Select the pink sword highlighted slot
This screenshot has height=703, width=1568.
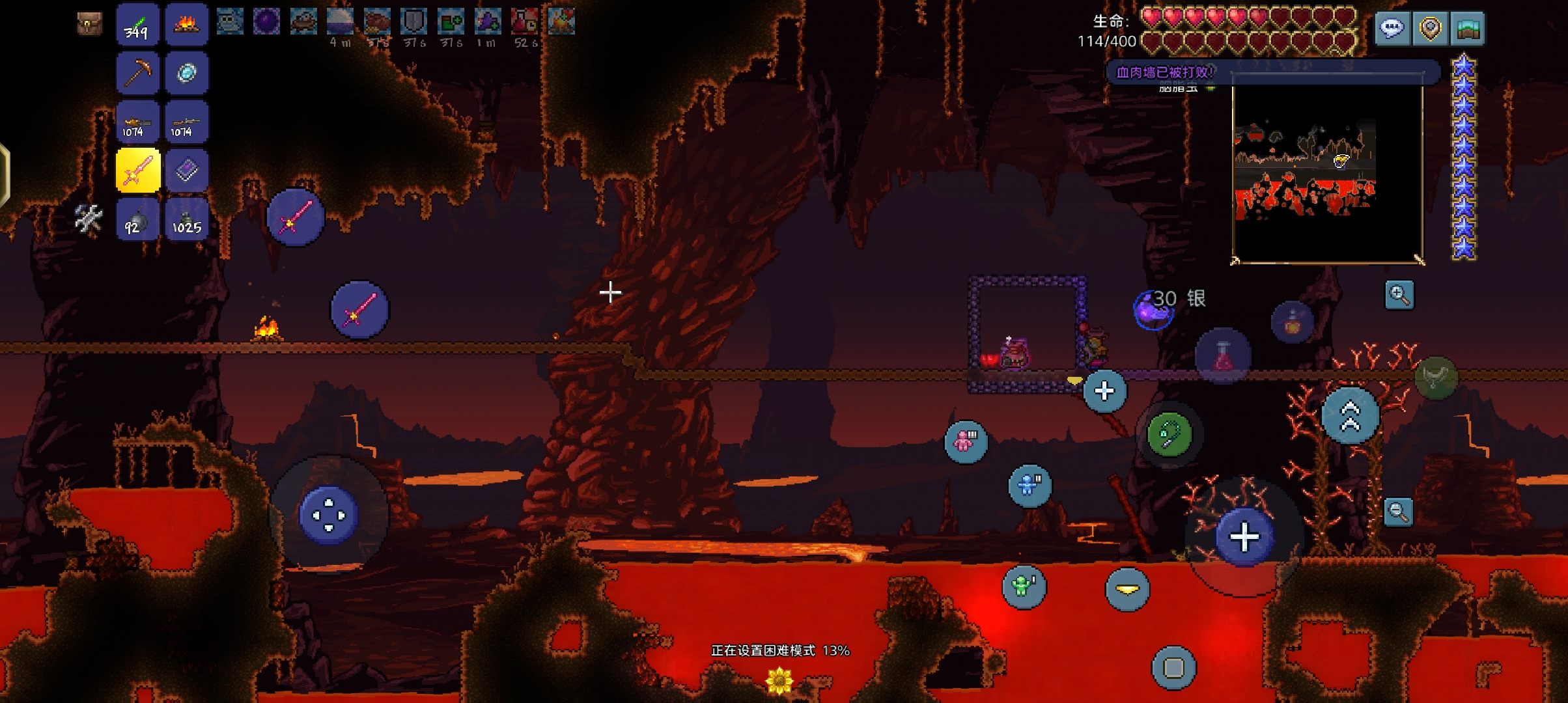point(138,171)
